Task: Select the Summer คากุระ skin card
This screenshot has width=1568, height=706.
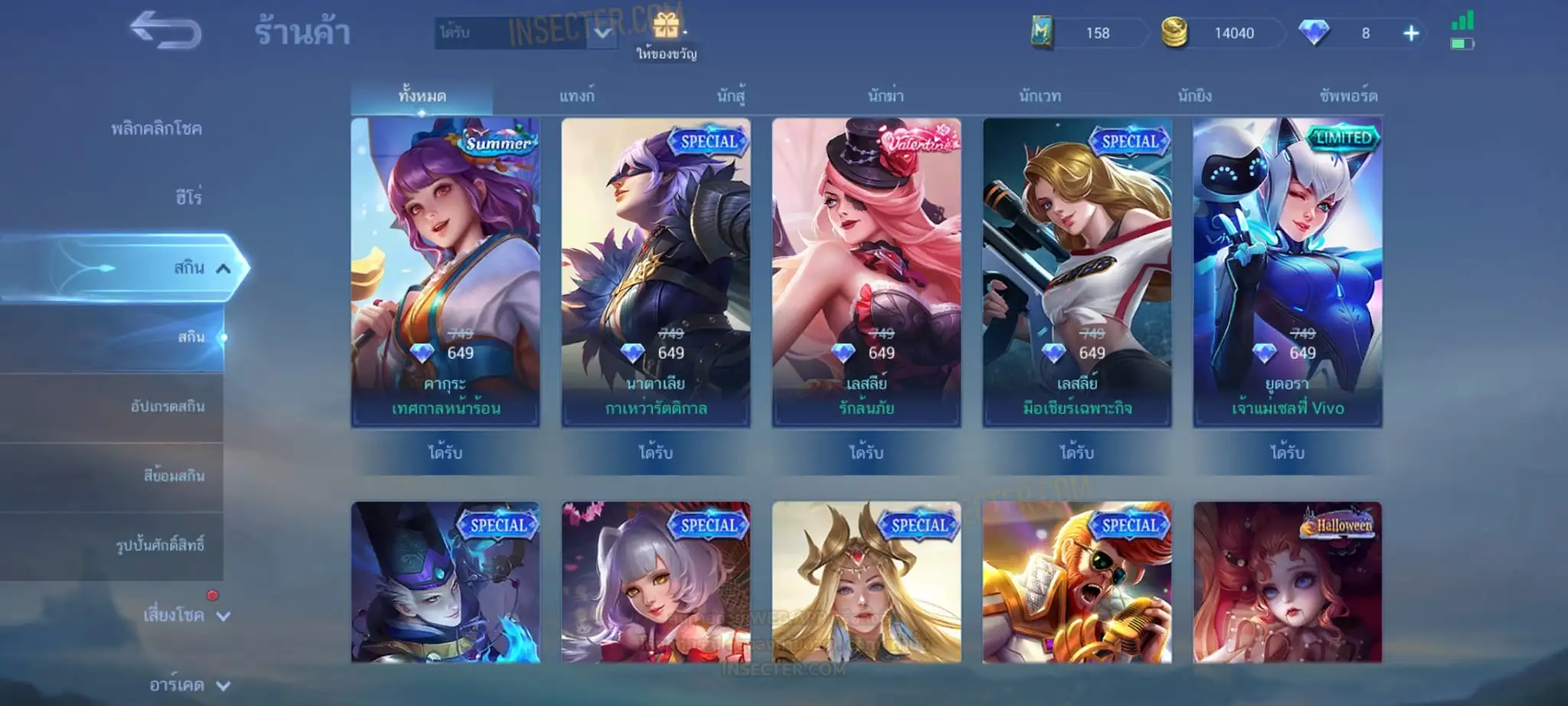Action: pyautogui.click(x=446, y=272)
